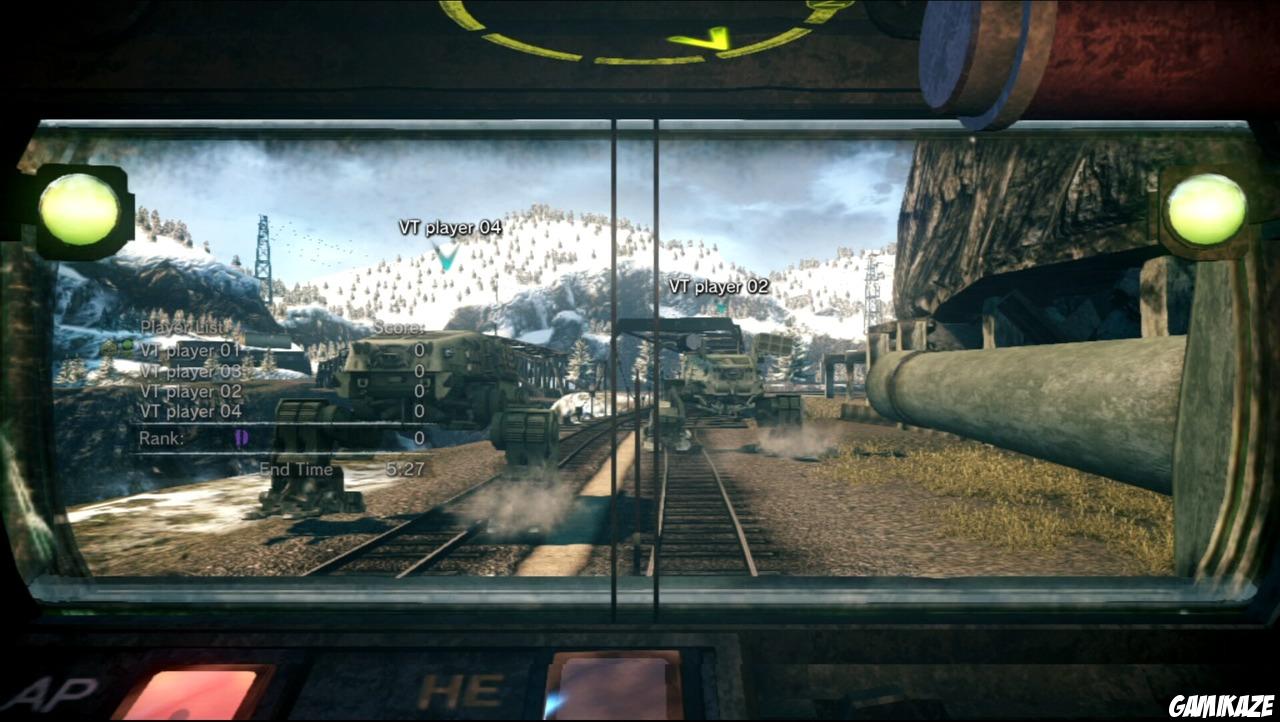Click the purple Rank insignia badge
The width and height of the screenshot is (1280, 722).
pyautogui.click(x=243, y=437)
